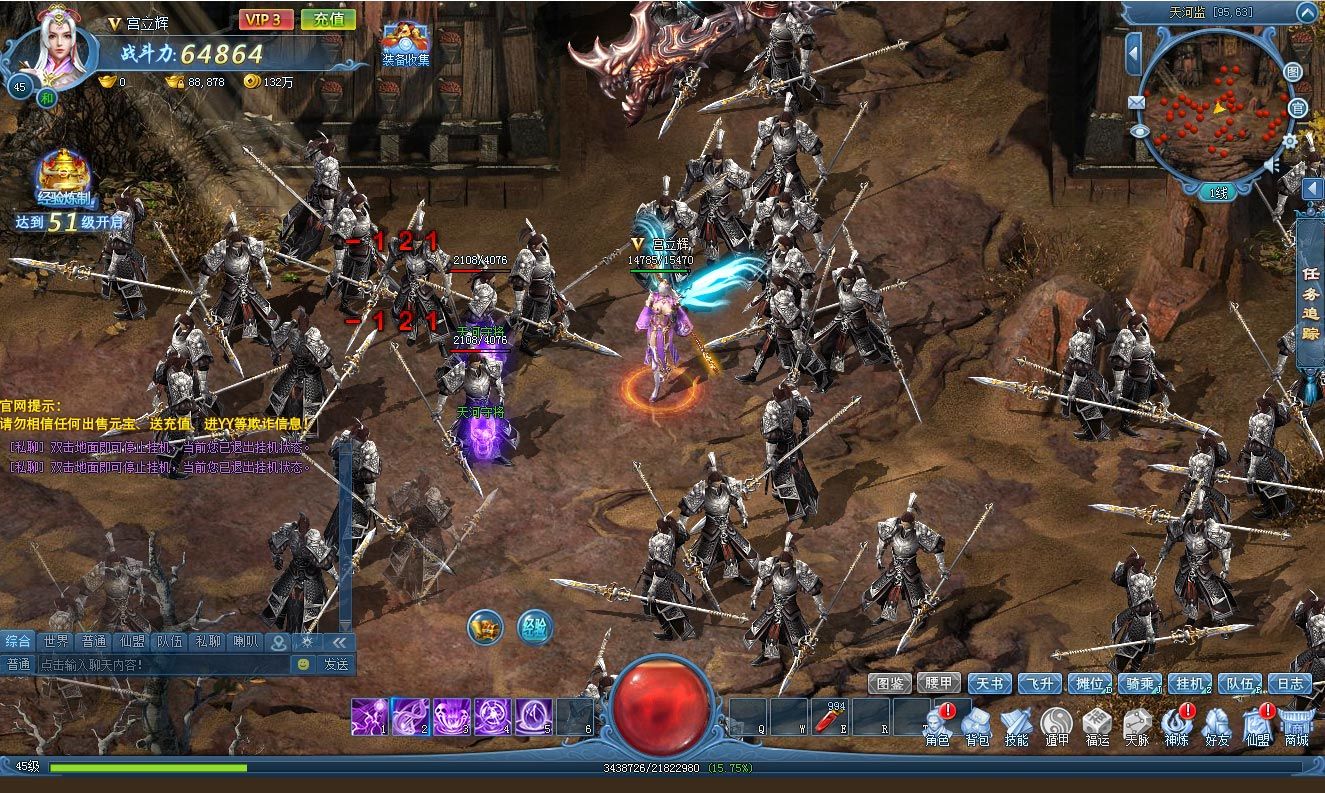1325x793 pixels.
Task: Toggle 挂机 auto-battle button
Action: [x=1189, y=684]
